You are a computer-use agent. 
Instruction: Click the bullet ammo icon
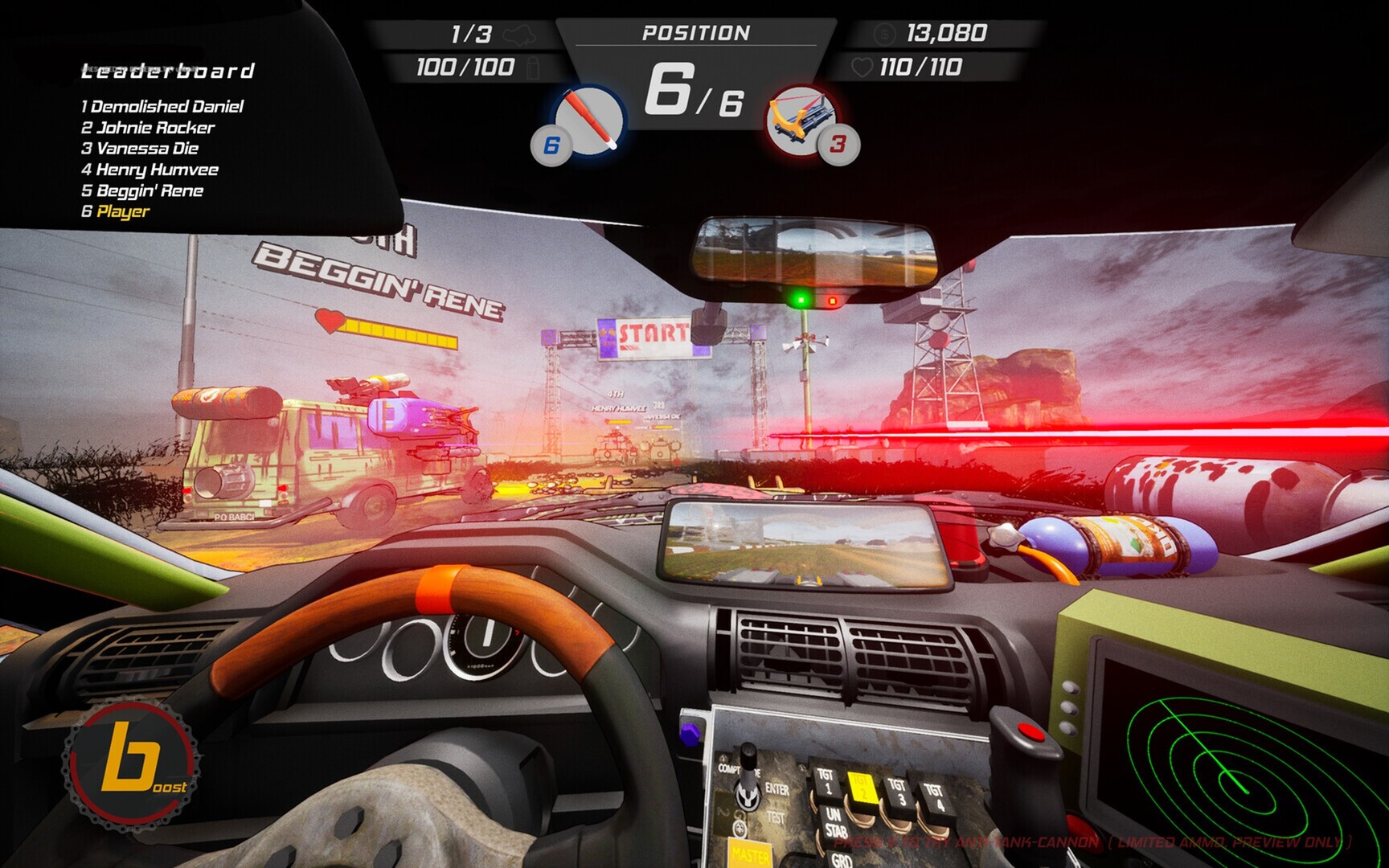[532, 68]
